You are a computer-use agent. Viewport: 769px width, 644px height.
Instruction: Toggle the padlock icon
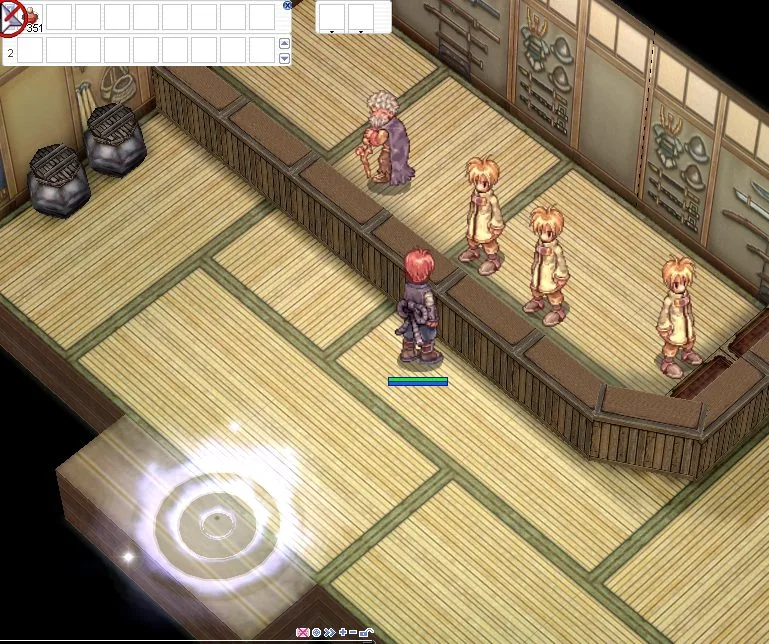click(x=366, y=633)
